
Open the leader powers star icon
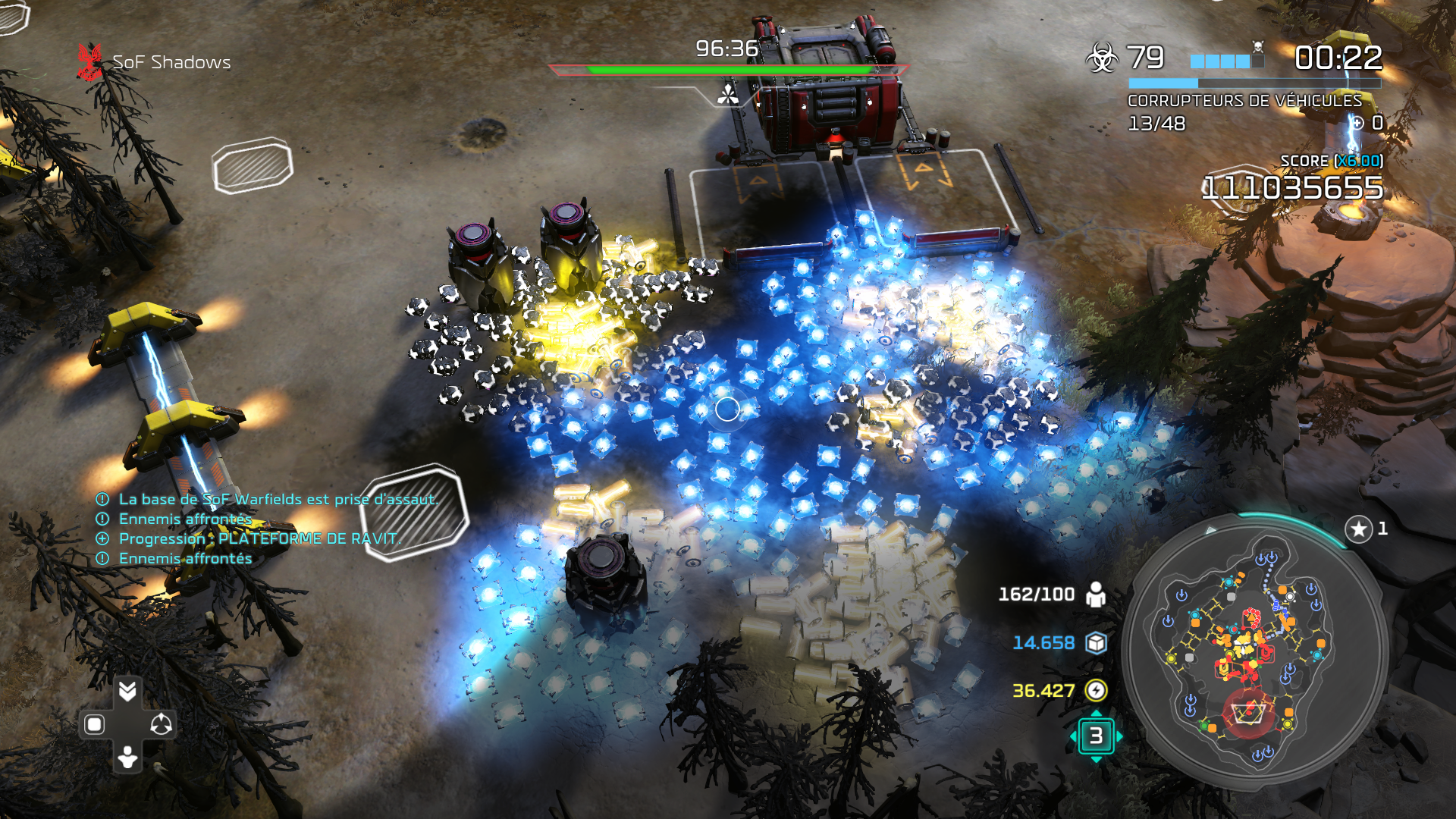tap(1358, 529)
